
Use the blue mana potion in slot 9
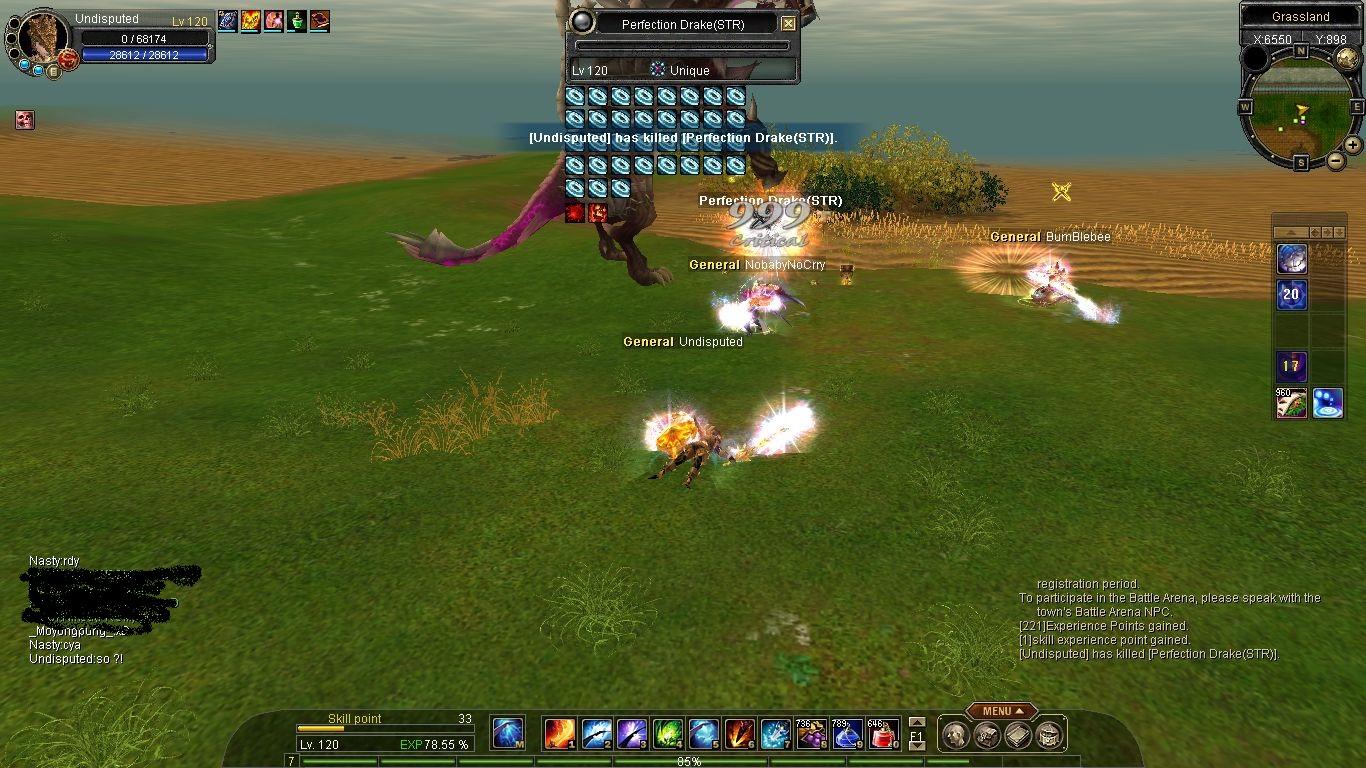848,735
